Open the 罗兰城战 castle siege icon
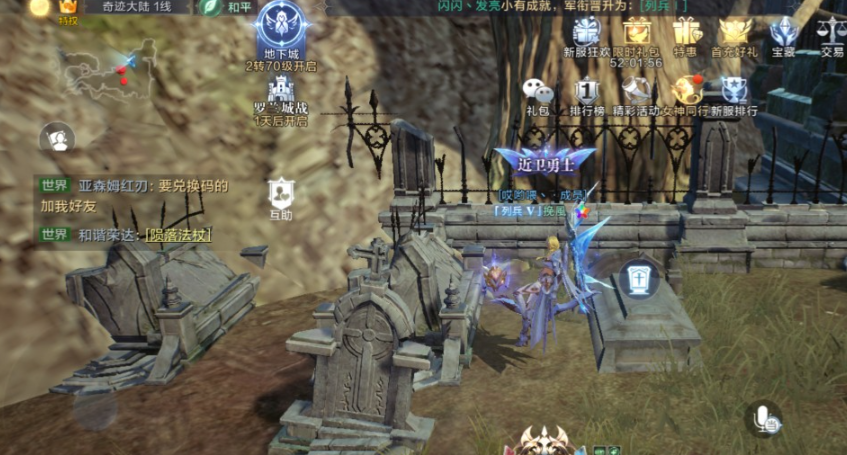Screen dimensions: 847x455 pyautogui.click(x=280, y=93)
